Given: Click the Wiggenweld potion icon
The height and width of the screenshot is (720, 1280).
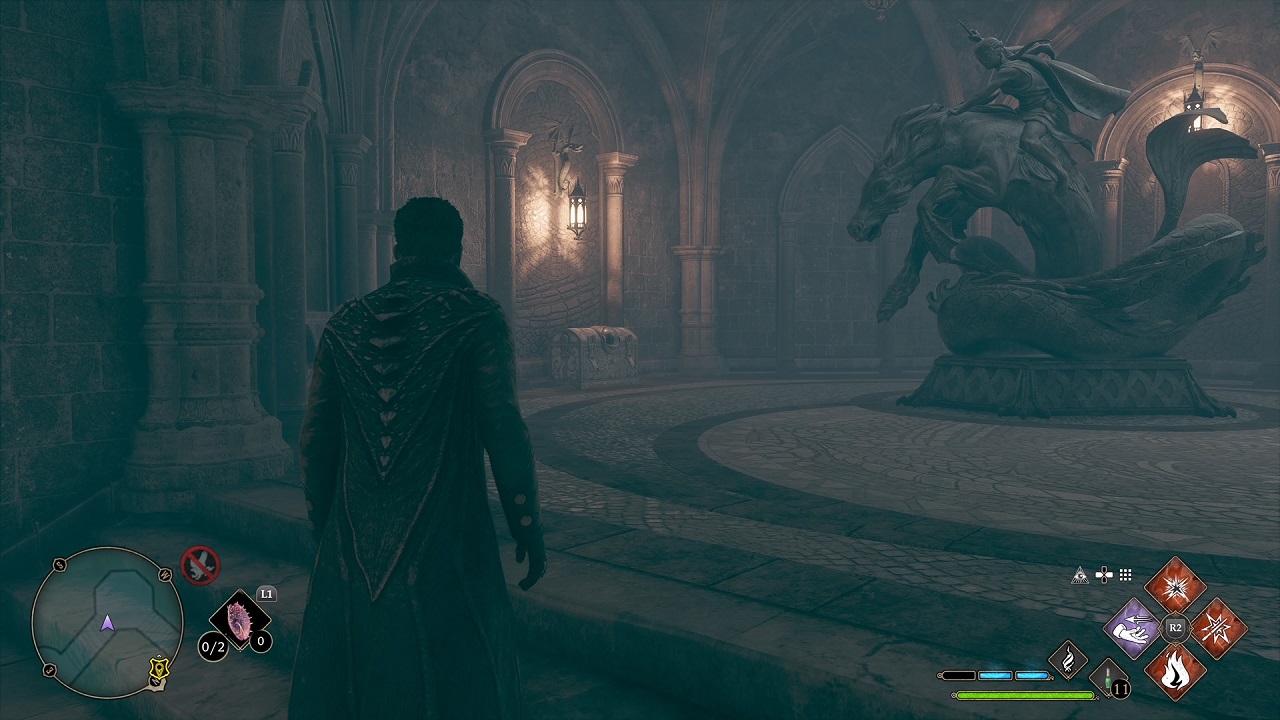Looking at the screenshot, I should [1108, 676].
